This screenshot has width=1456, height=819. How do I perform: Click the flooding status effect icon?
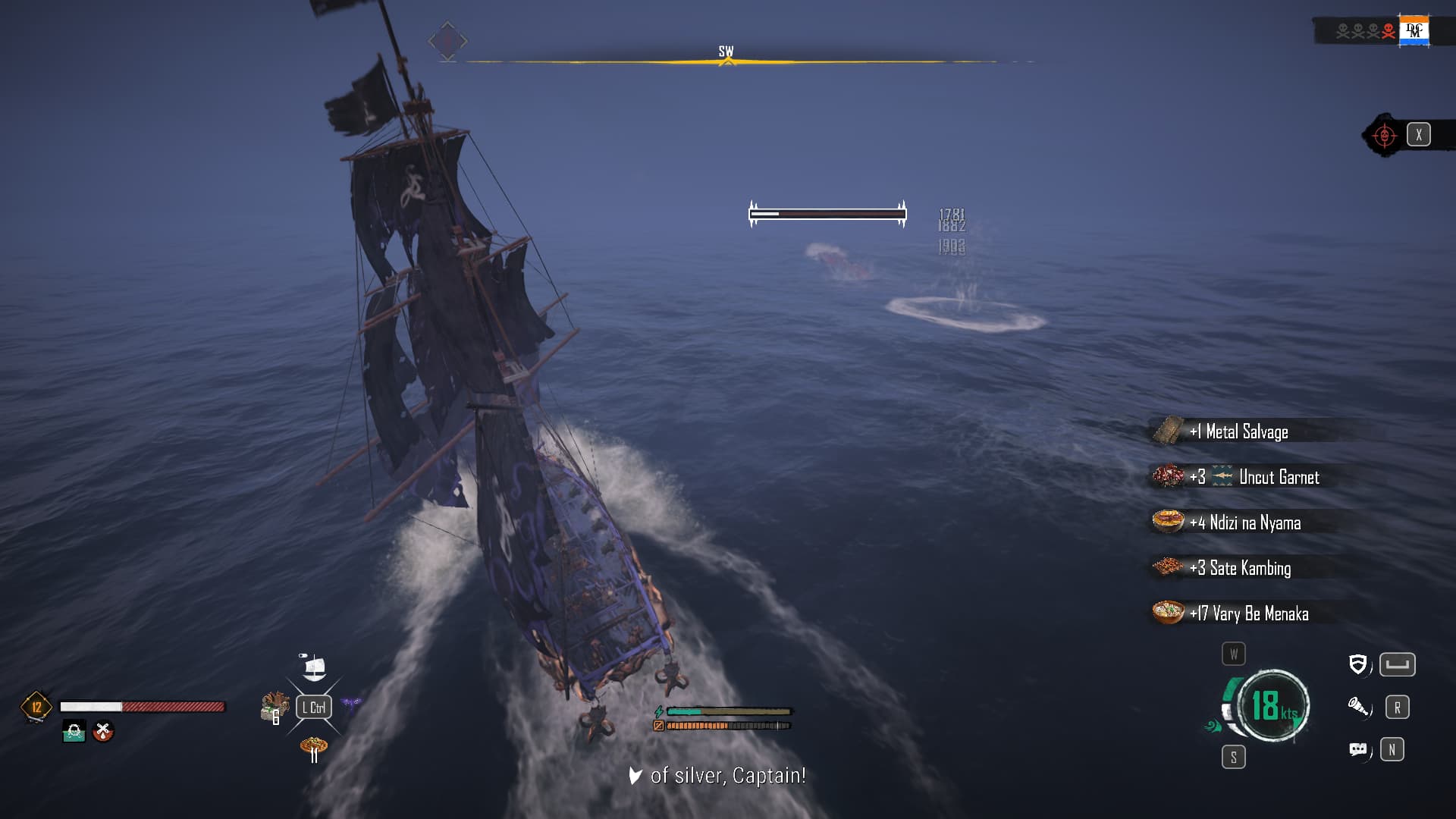click(74, 732)
